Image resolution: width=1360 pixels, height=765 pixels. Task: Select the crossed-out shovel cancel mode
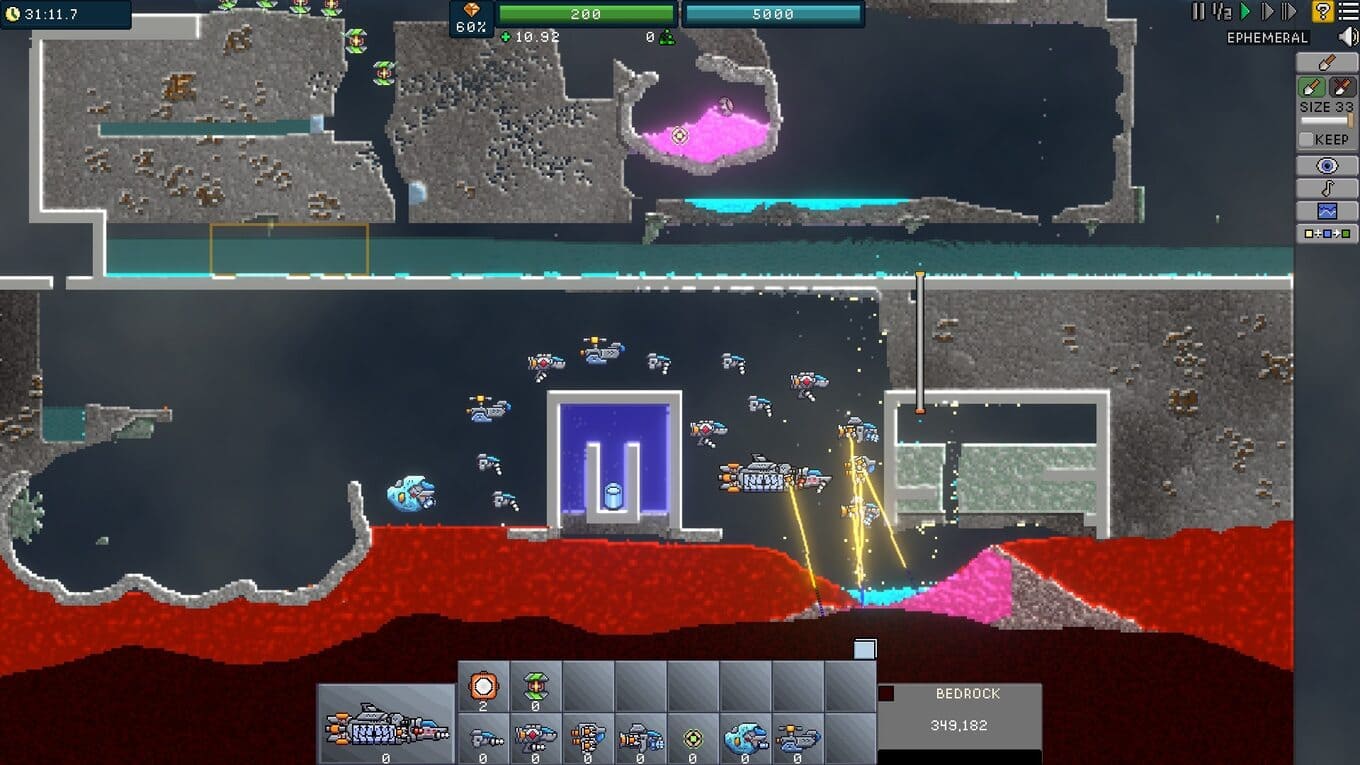click(x=1342, y=87)
